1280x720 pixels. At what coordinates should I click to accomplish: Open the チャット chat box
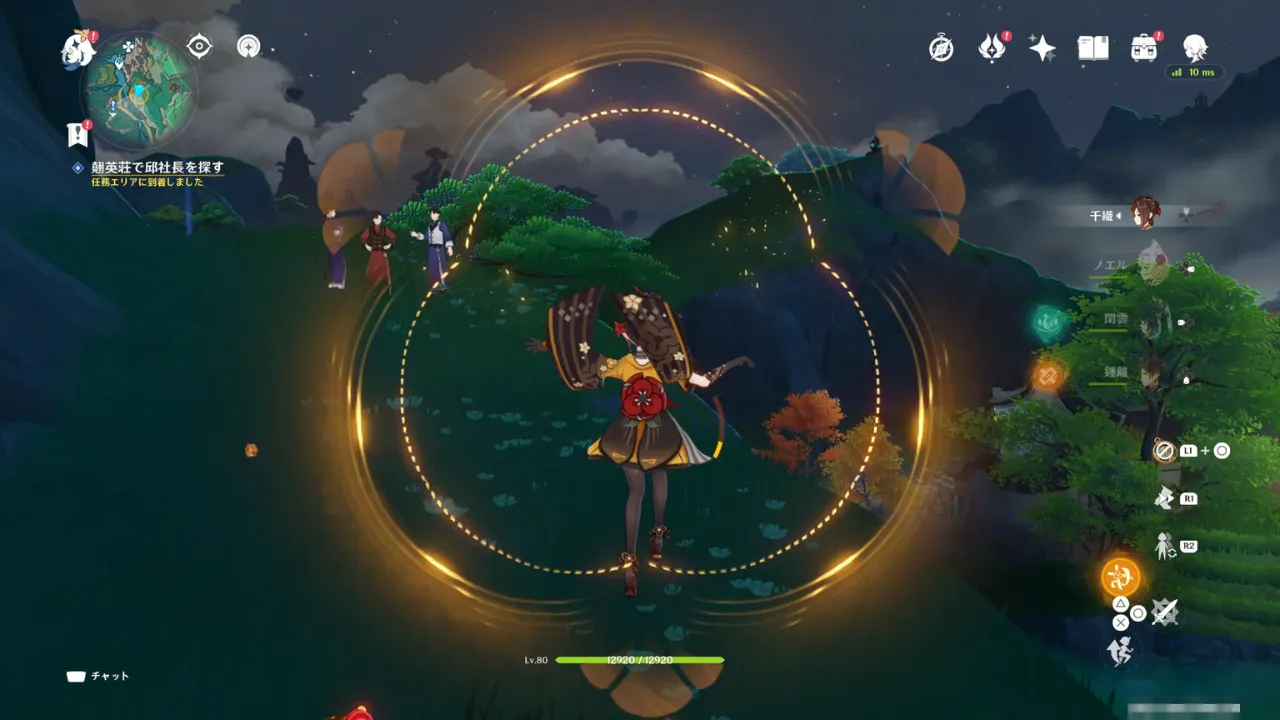point(98,676)
